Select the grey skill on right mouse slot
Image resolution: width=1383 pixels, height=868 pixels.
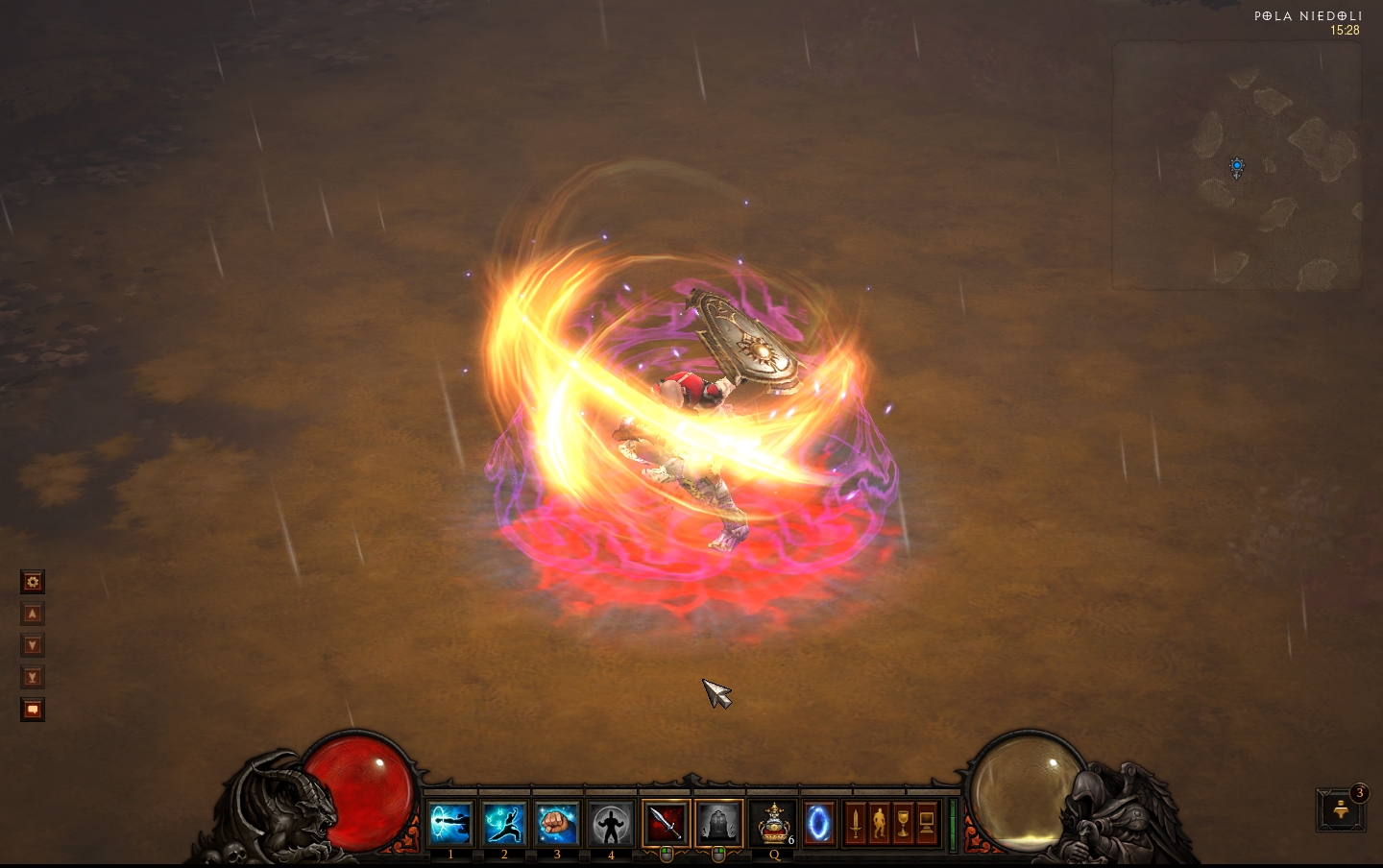pos(718,824)
